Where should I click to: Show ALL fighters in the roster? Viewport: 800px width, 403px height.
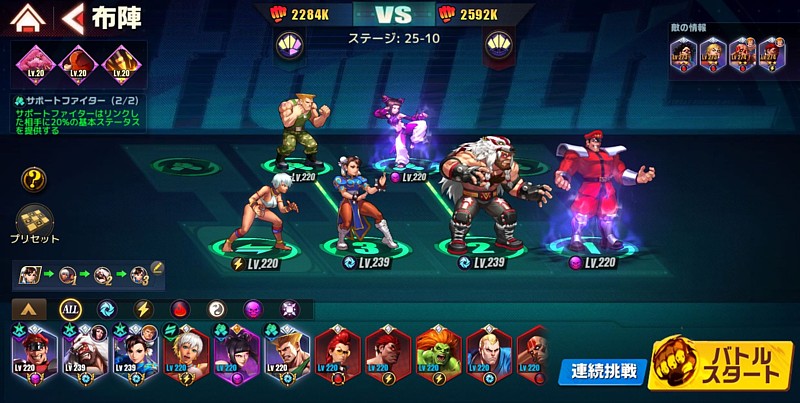(69, 309)
